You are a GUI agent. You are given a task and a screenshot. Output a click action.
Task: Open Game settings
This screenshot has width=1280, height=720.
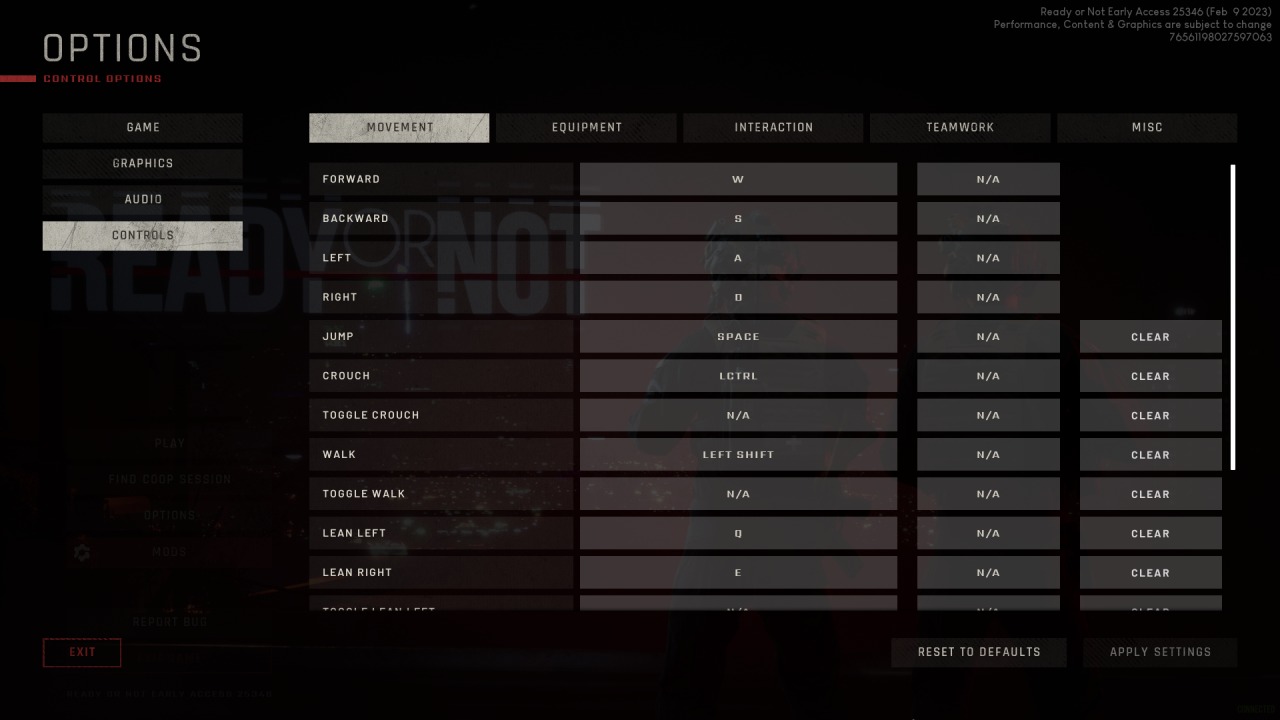coord(142,127)
